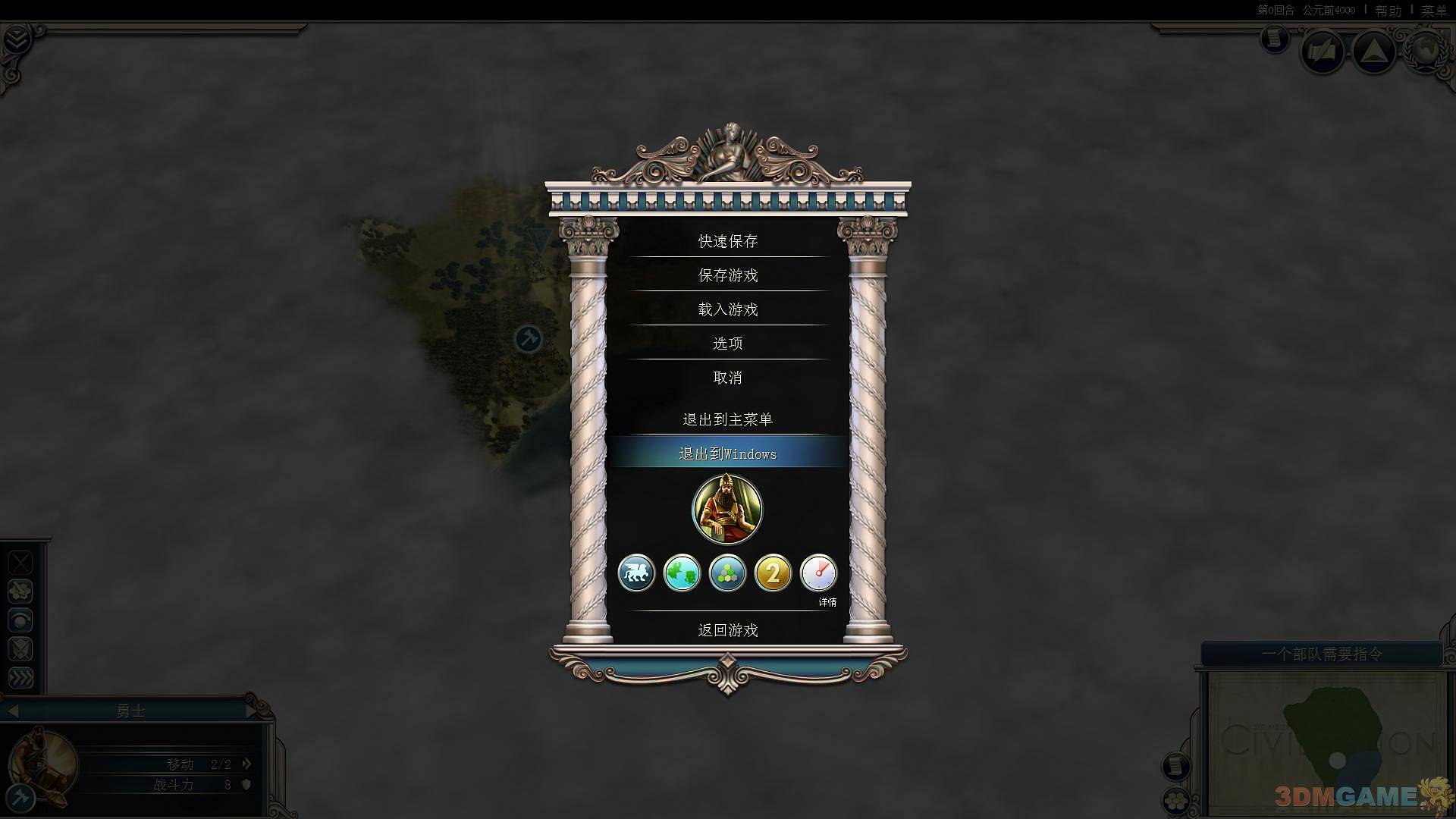The image size is (1456, 819).
Task: Select the fortify icon with crossed swords
Action: [x=20, y=649]
